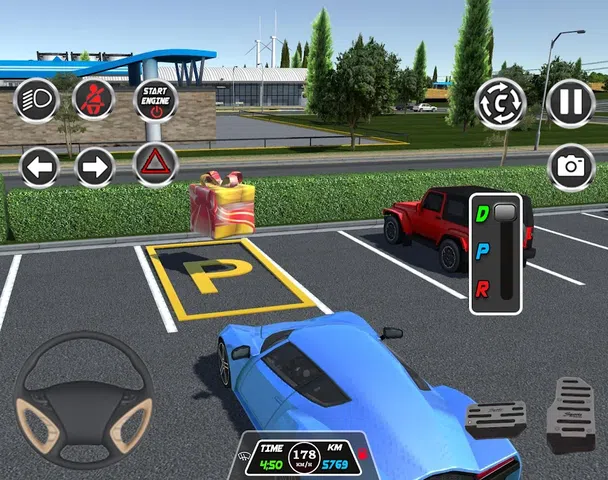
Task: Shift the gear to D
Action: 483,213
